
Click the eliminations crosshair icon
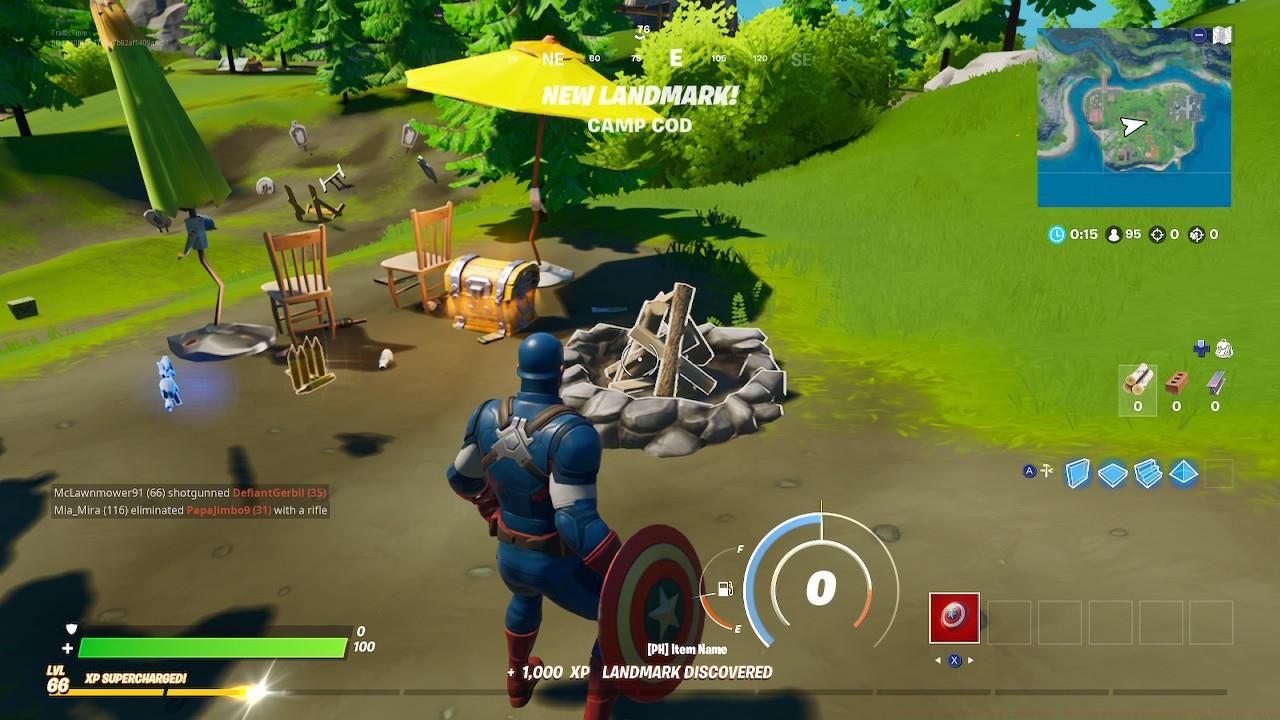1156,236
